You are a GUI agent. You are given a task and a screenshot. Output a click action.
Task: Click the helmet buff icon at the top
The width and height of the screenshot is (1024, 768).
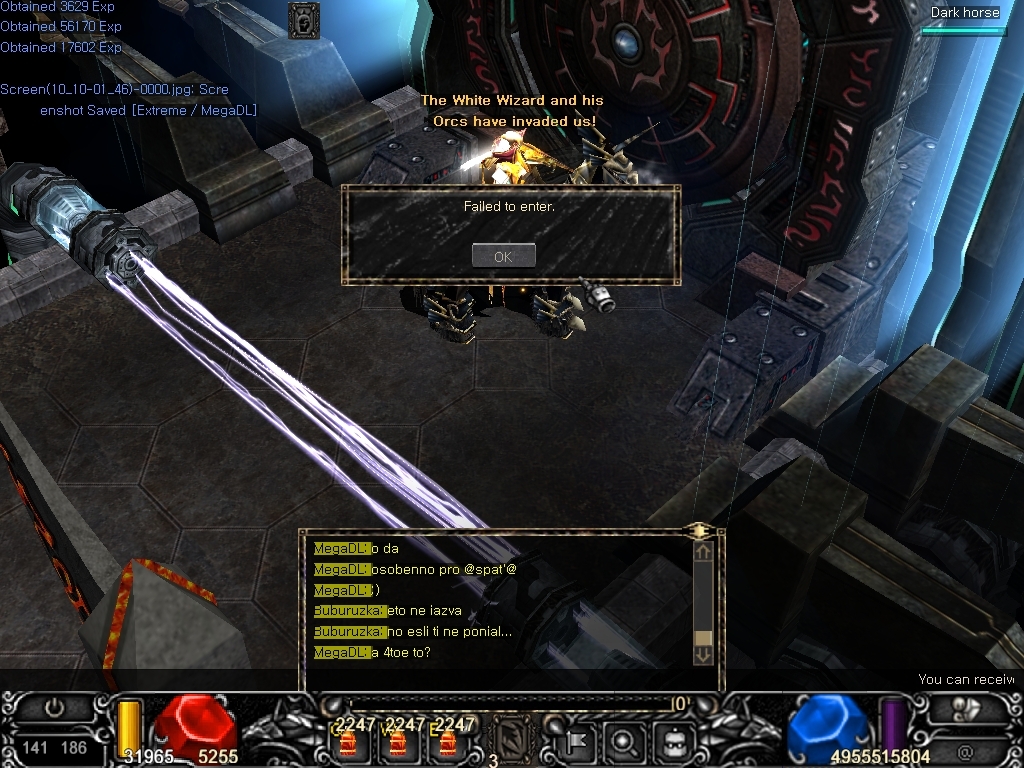[303, 20]
